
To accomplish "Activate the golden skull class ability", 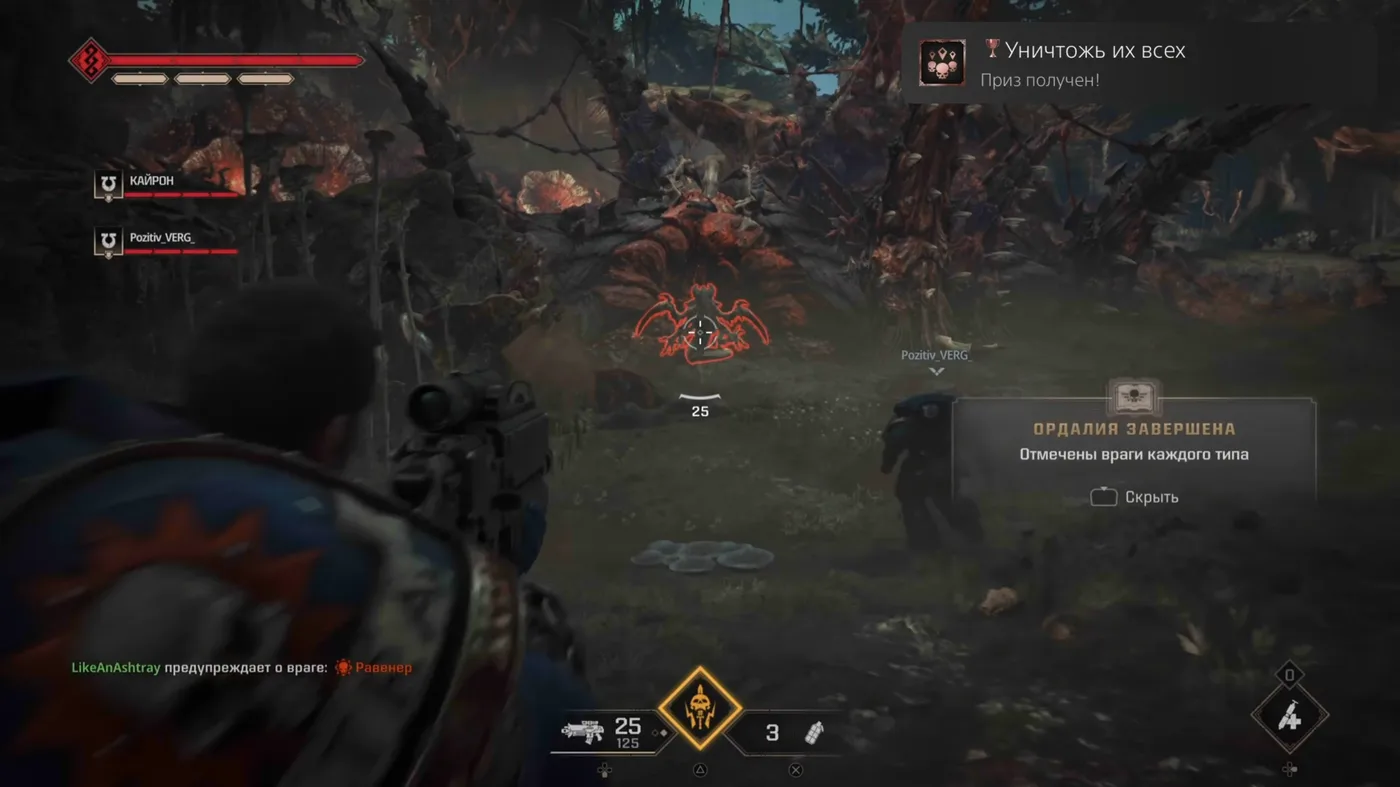I will click(700, 709).
